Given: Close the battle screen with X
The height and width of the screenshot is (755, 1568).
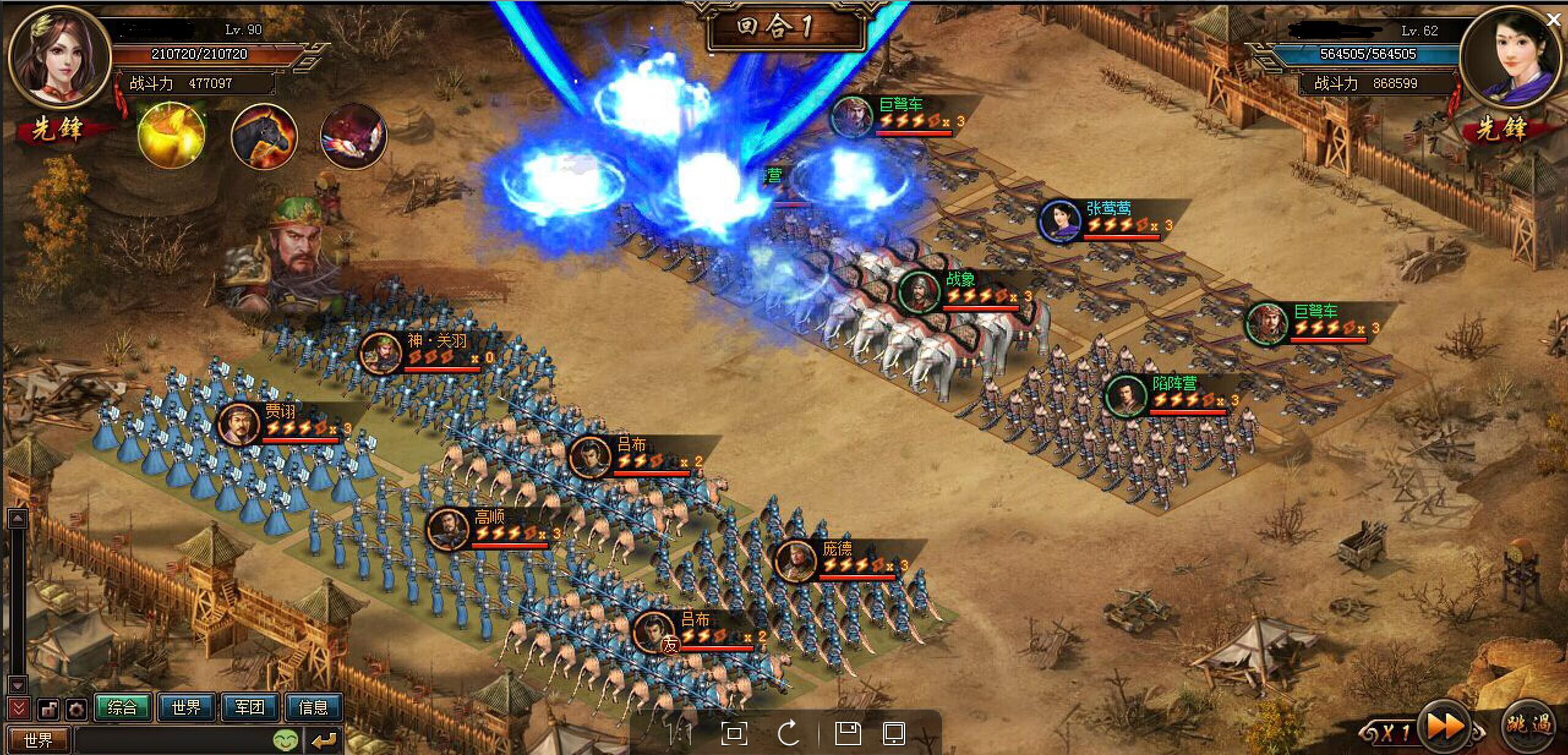Looking at the screenshot, I should click(x=1553, y=20).
